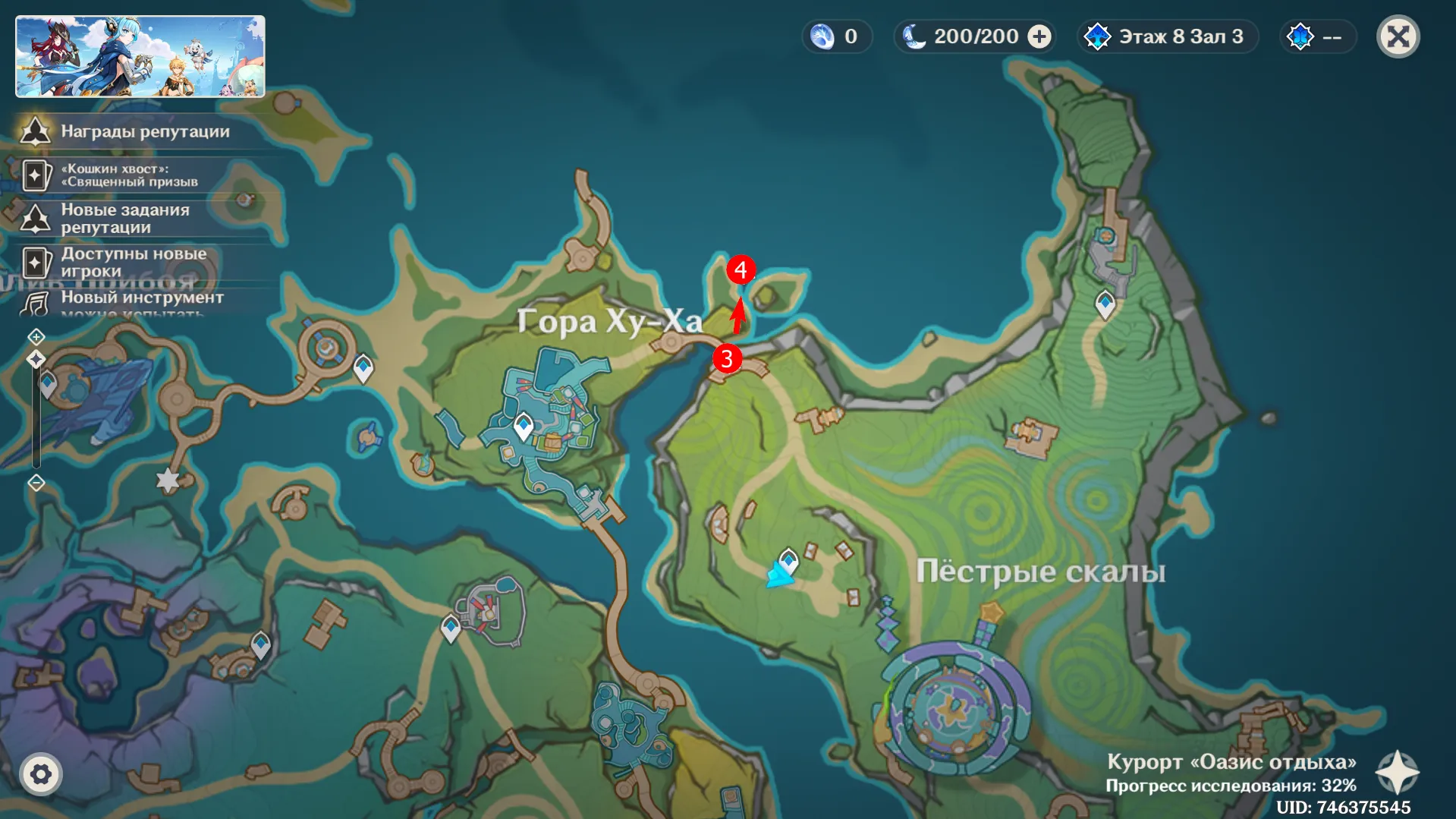Add resin using the plus button
The height and width of the screenshot is (819, 1456).
(1039, 36)
